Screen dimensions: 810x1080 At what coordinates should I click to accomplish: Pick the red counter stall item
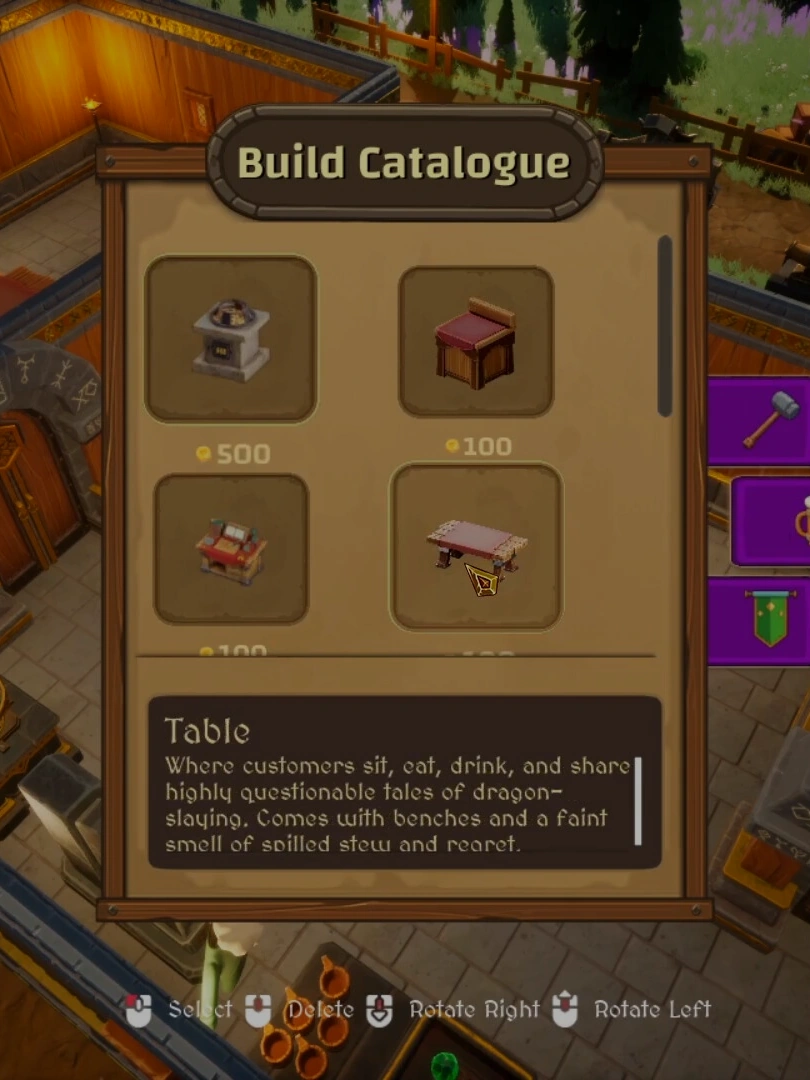(x=231, y=548)
